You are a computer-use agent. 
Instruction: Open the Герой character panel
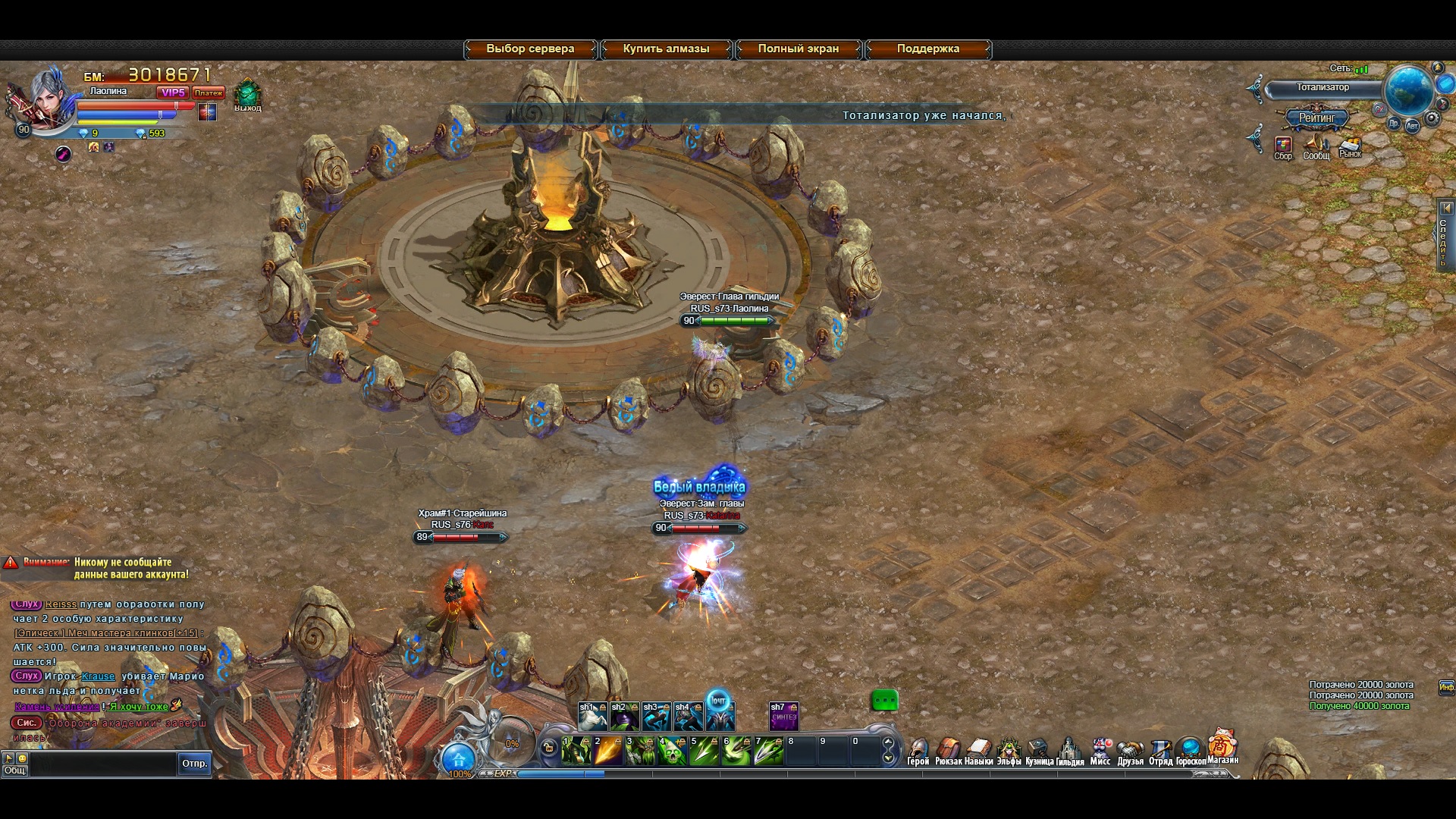click(x=918, y=751)
